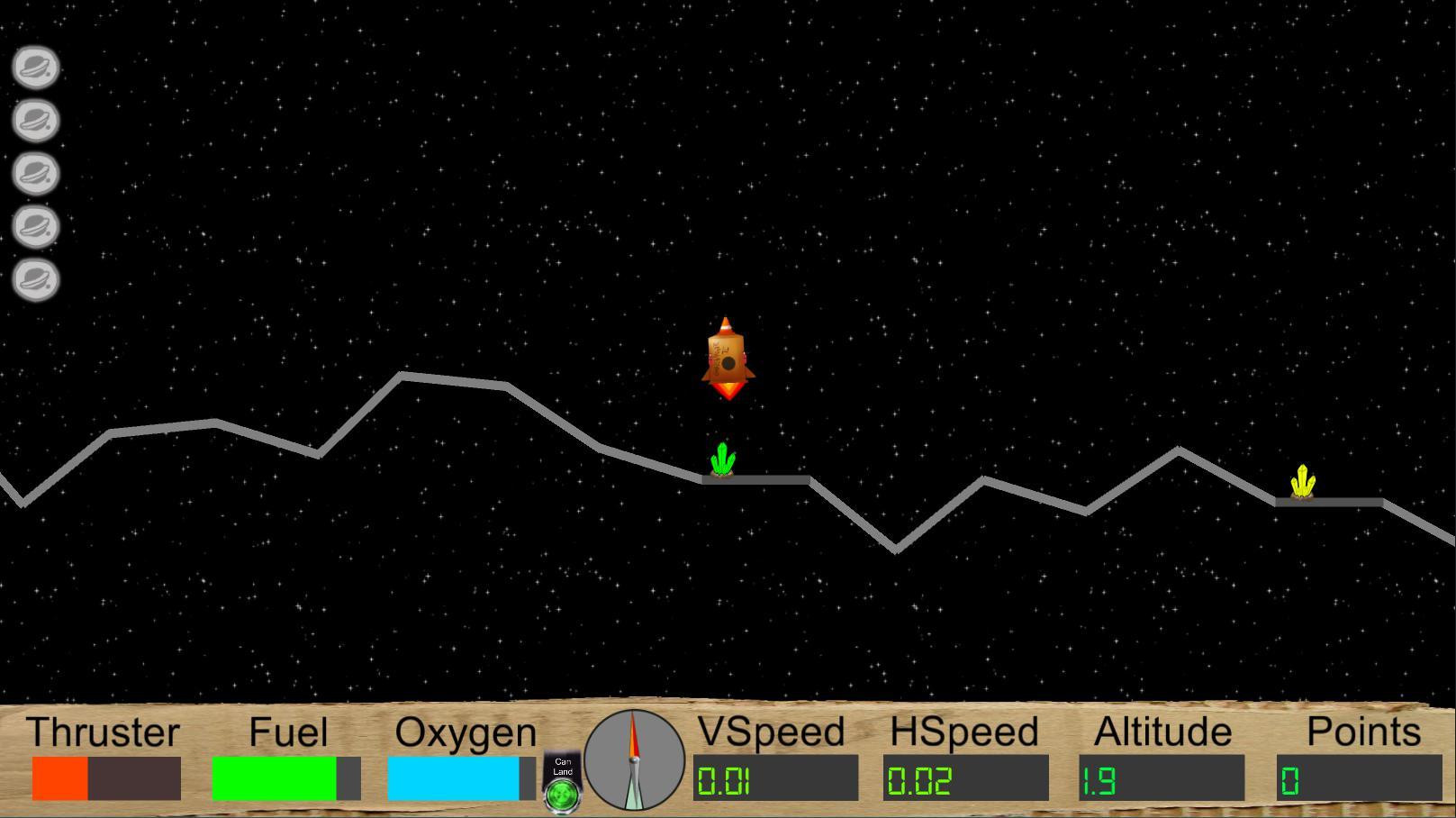Screen dimensions: 1456x818
Task: Open the third planet from the left column
Action: 35,174
